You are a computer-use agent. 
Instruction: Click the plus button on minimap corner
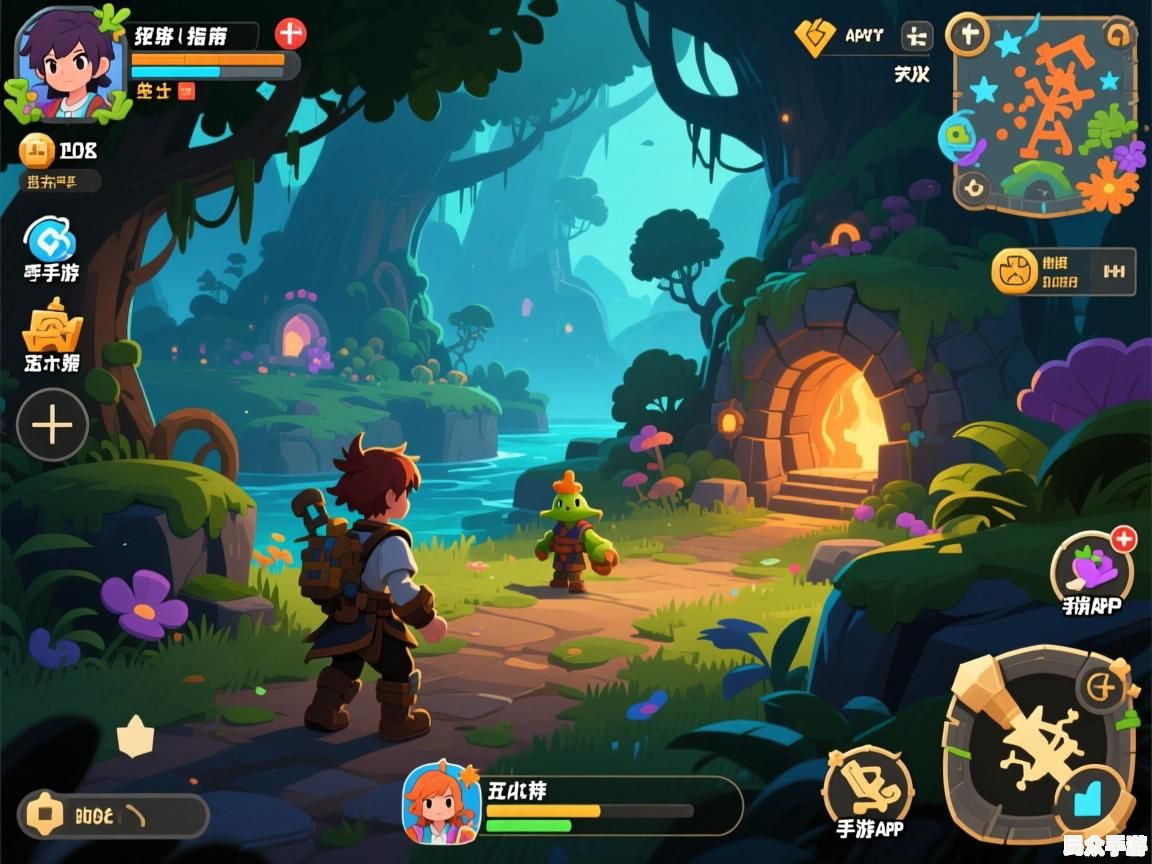click(x=967, y=35)
